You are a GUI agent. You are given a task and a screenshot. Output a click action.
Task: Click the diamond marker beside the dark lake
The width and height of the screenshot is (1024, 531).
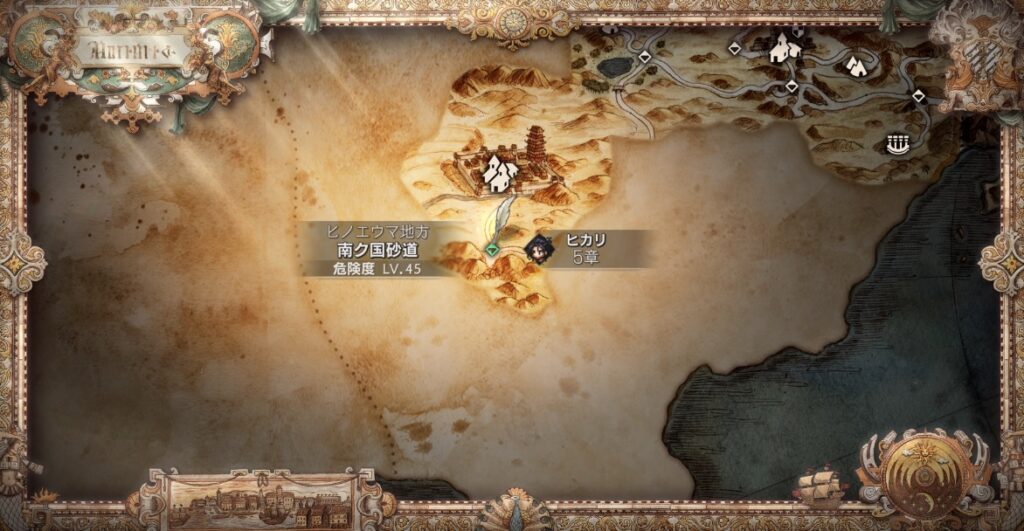coord(645,58)
